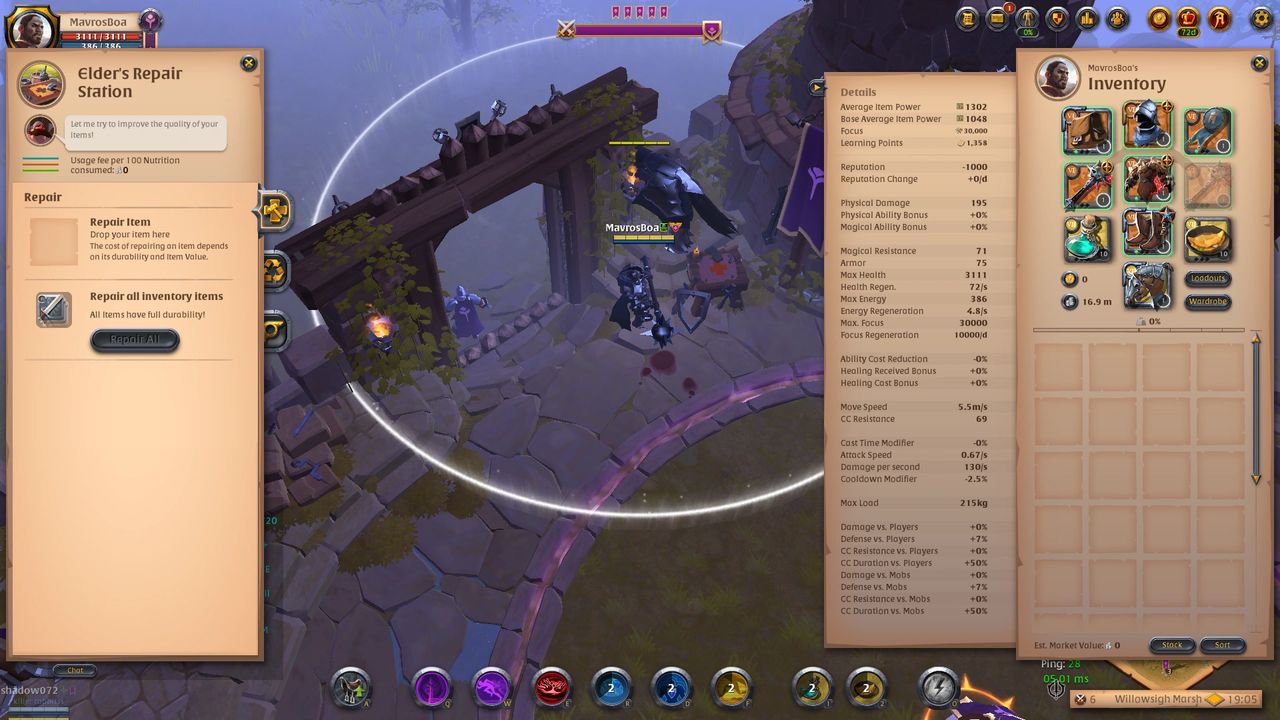Select the omelette food slot
Screen dimensions: 1280x720
point(1207,238)
